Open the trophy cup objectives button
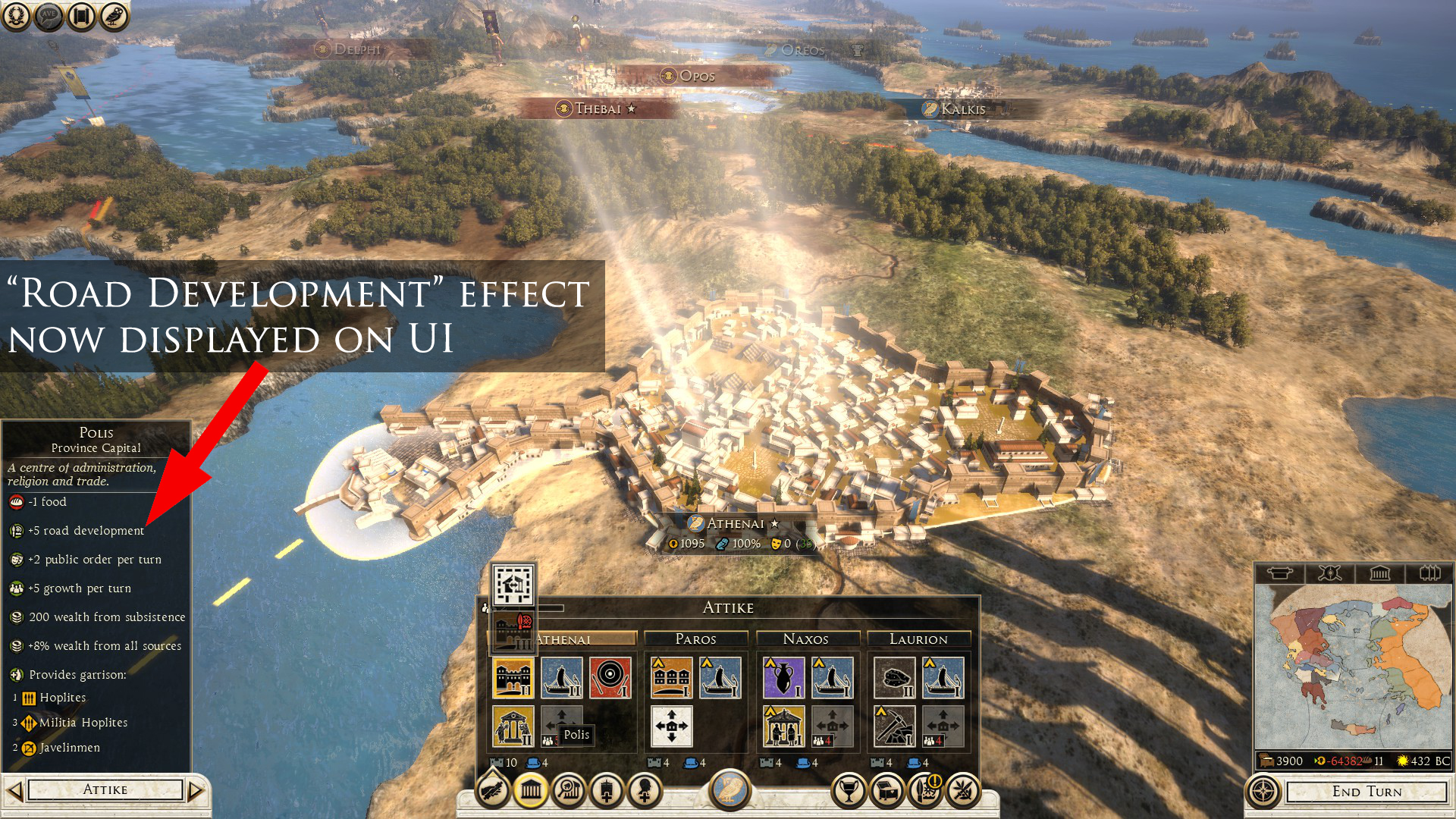This screenshot has height=819, width=1456. 849,792
